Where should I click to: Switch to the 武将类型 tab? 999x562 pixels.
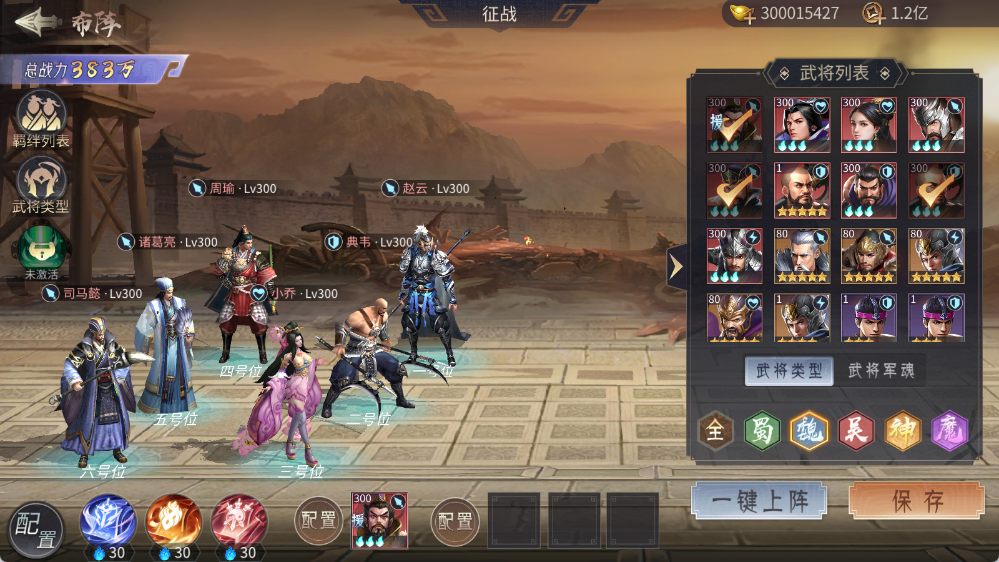(x=789, y=371)
